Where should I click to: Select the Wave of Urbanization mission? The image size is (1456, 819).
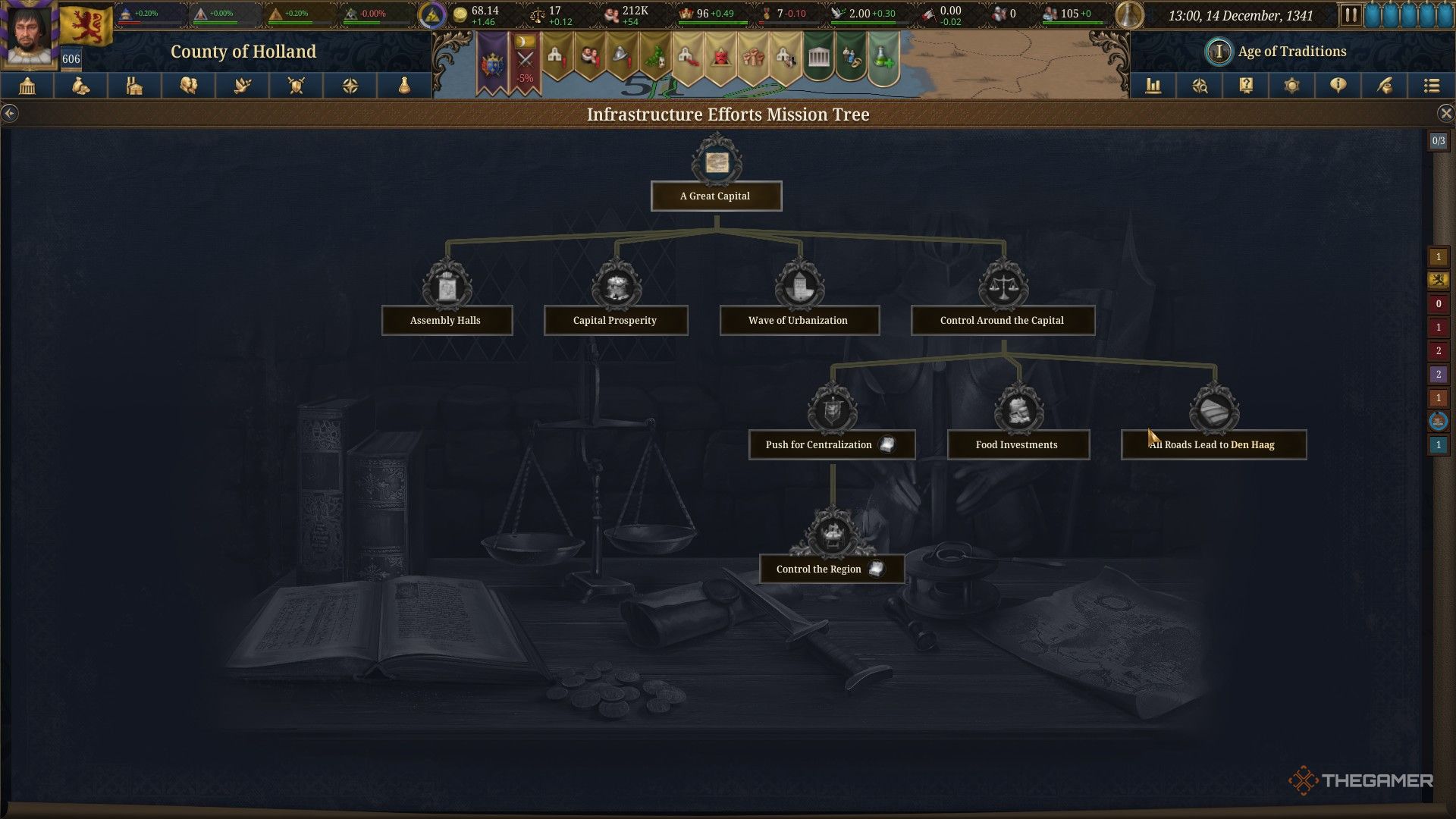click(x=799, y=320)
